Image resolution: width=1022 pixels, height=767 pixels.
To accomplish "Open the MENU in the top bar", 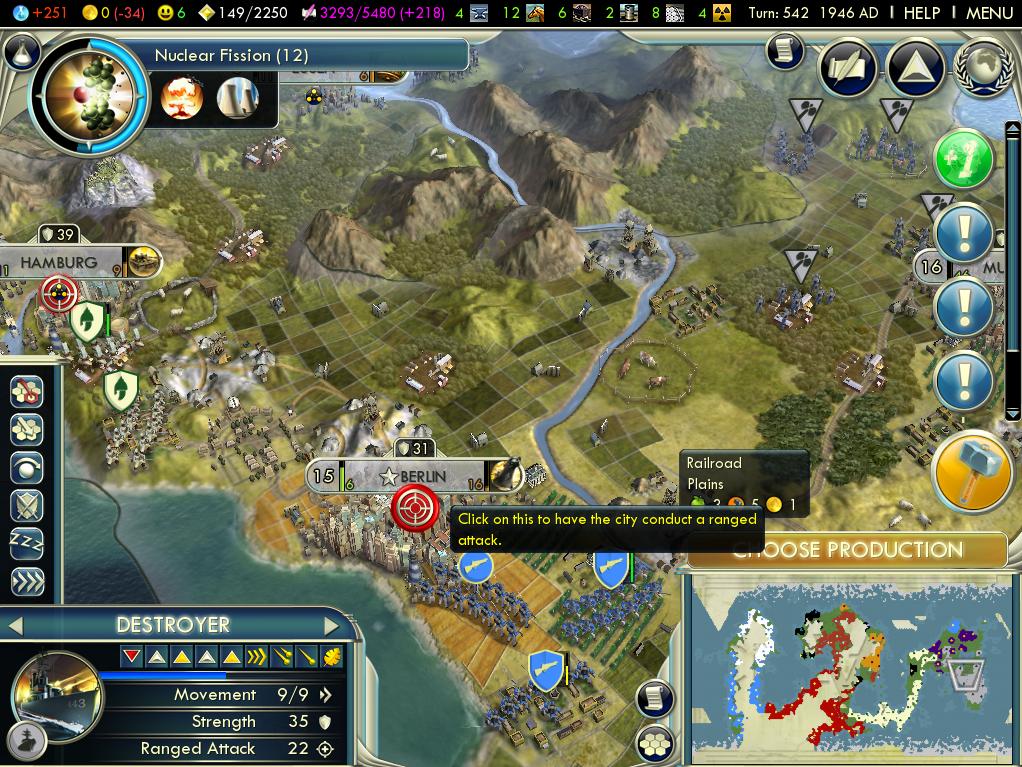I will pos(989,13).
